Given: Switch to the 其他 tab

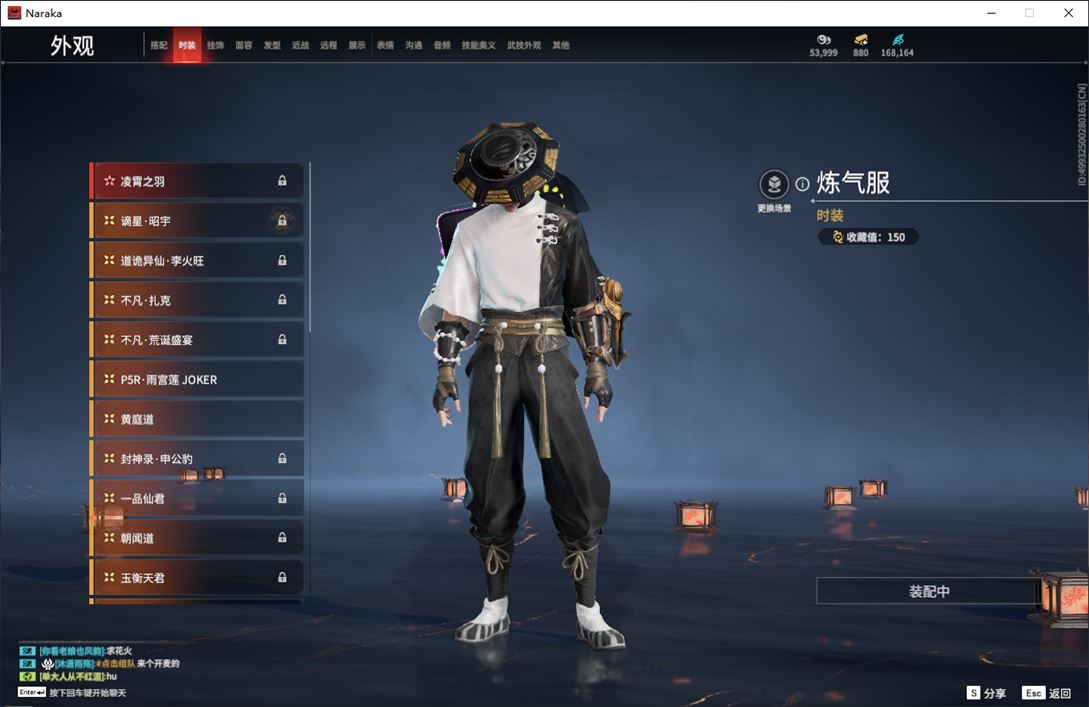Looking at the screenshot, I should (x=561, y=46).
